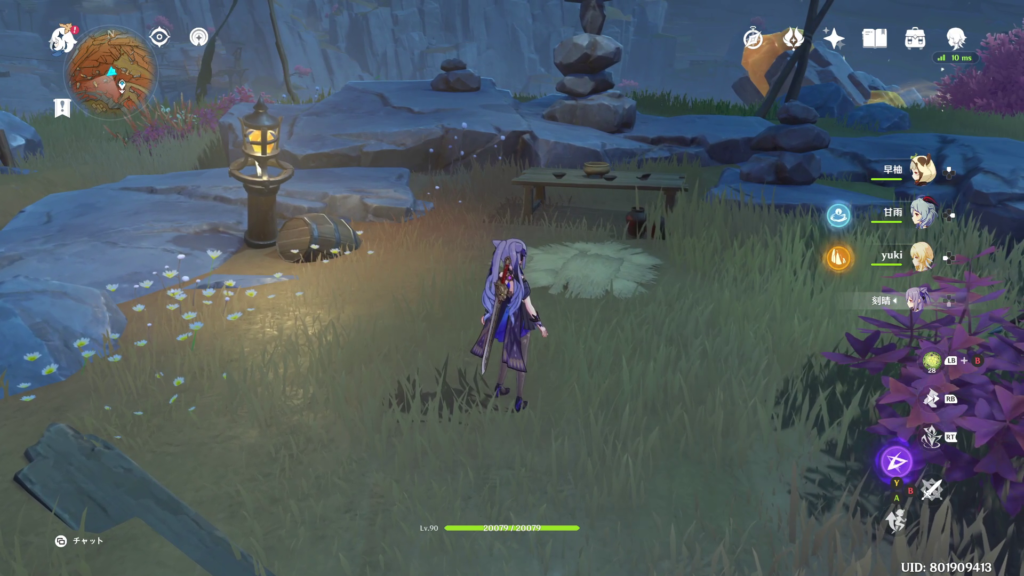Select active character 刻晴 in party list
The width and height of the screenshot is (1024, 576).
point(918,299)
